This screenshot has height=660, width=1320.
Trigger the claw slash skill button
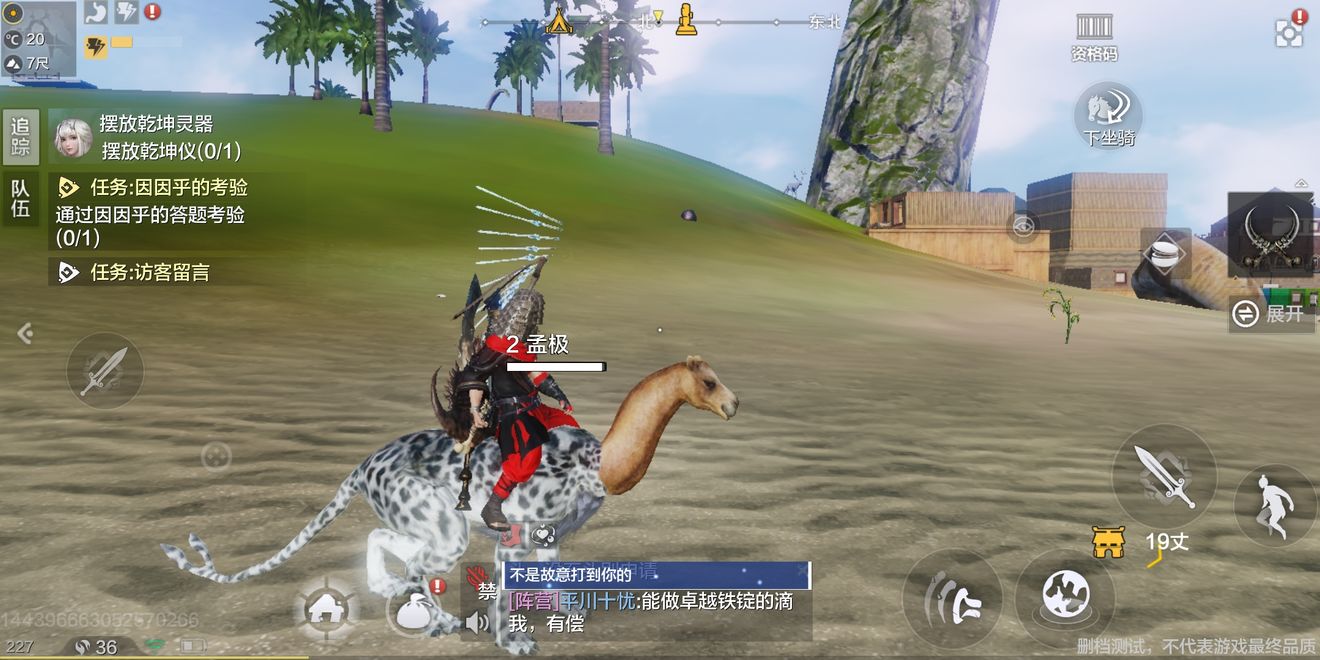coord(951,598)
